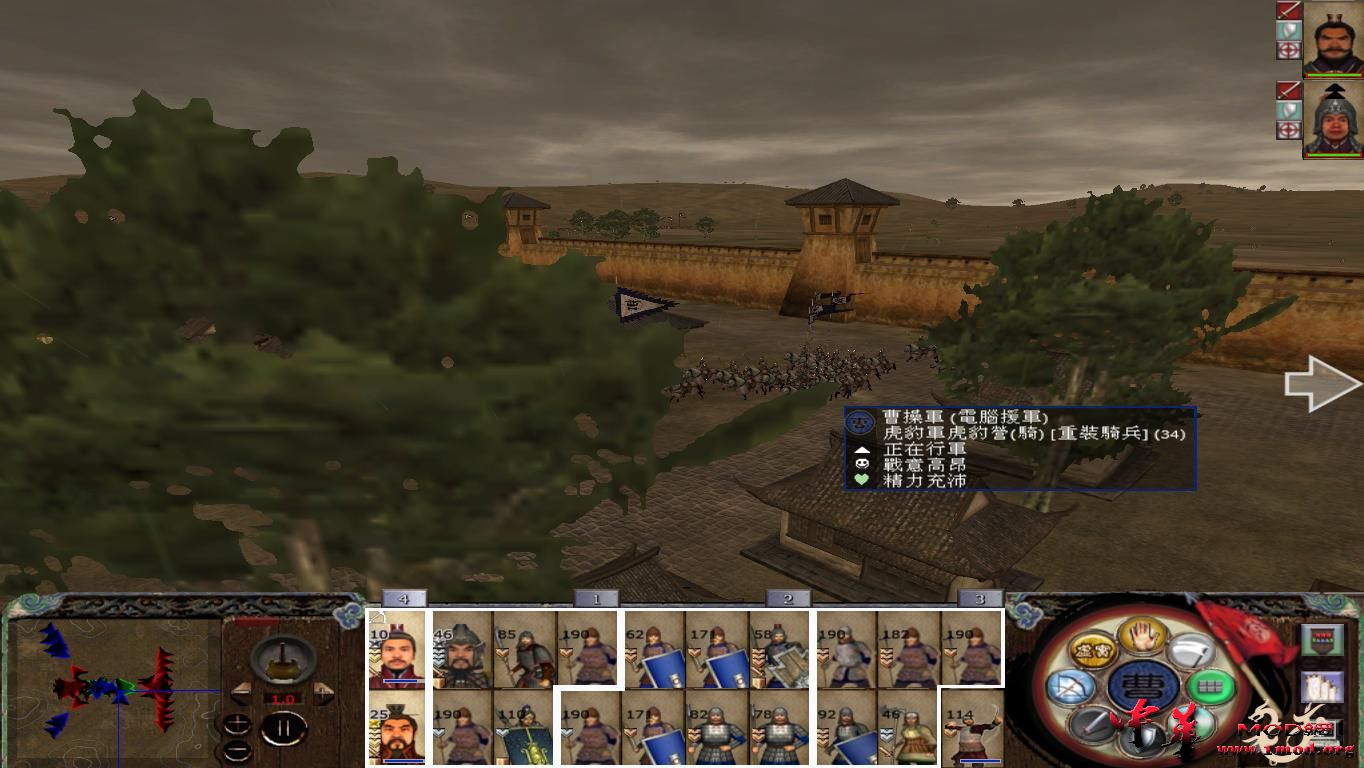Click the minimap zoom in plus button
The image size is (1364, 768).
coord(237,722)
